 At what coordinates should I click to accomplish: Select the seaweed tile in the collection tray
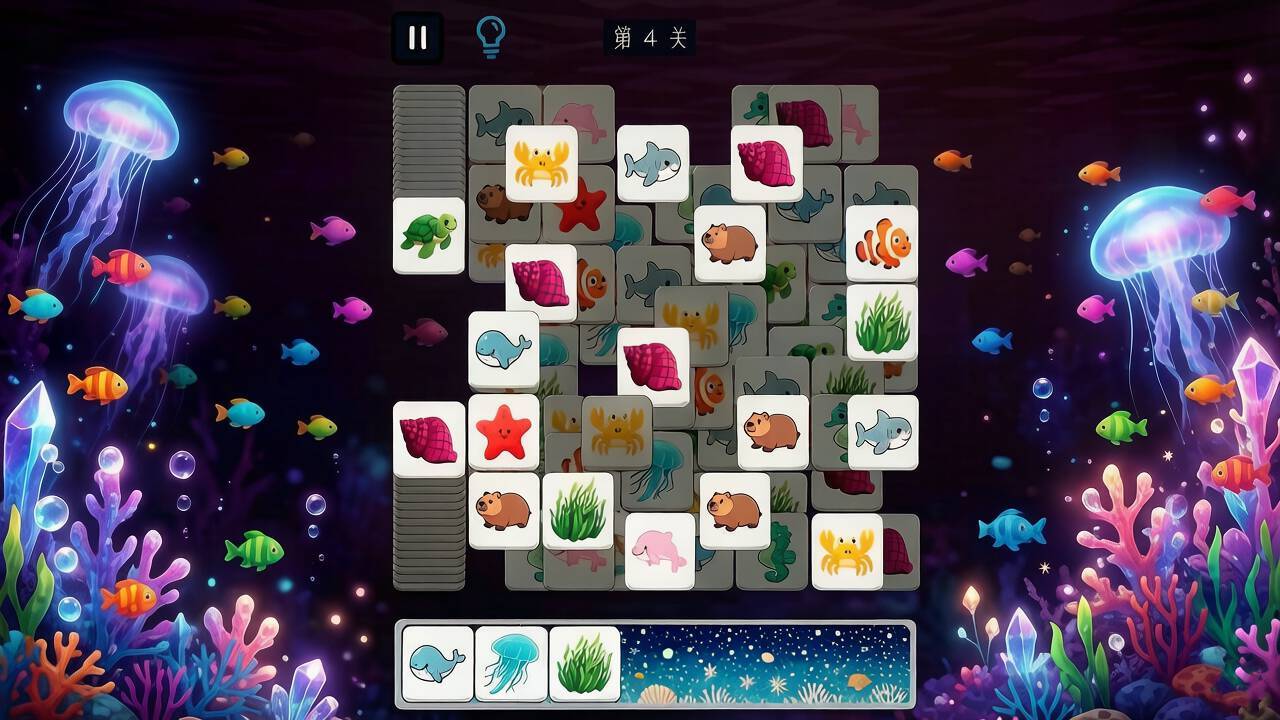[x=585, y=664]
